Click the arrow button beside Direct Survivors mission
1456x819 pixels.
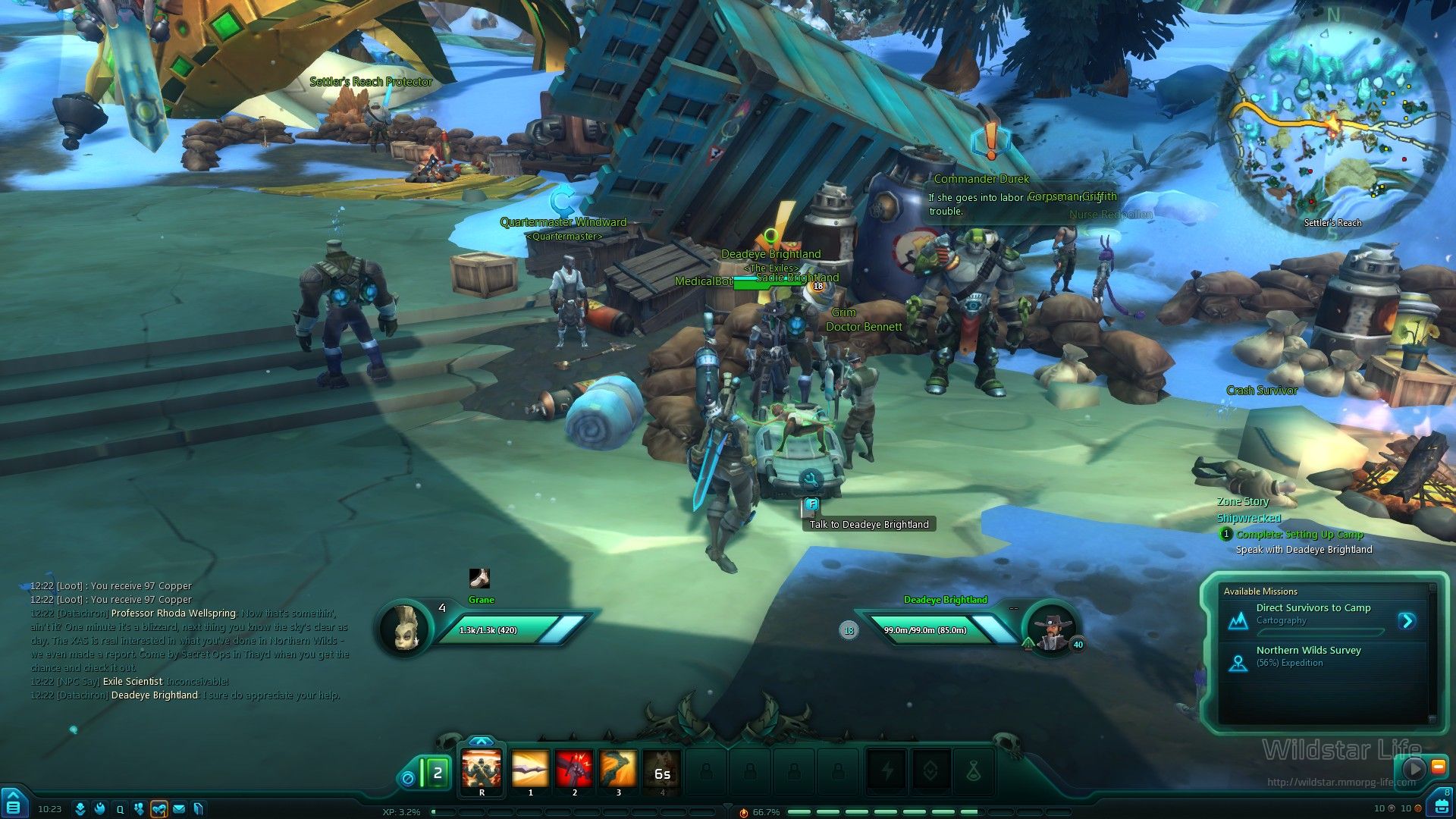point(1407,621)
